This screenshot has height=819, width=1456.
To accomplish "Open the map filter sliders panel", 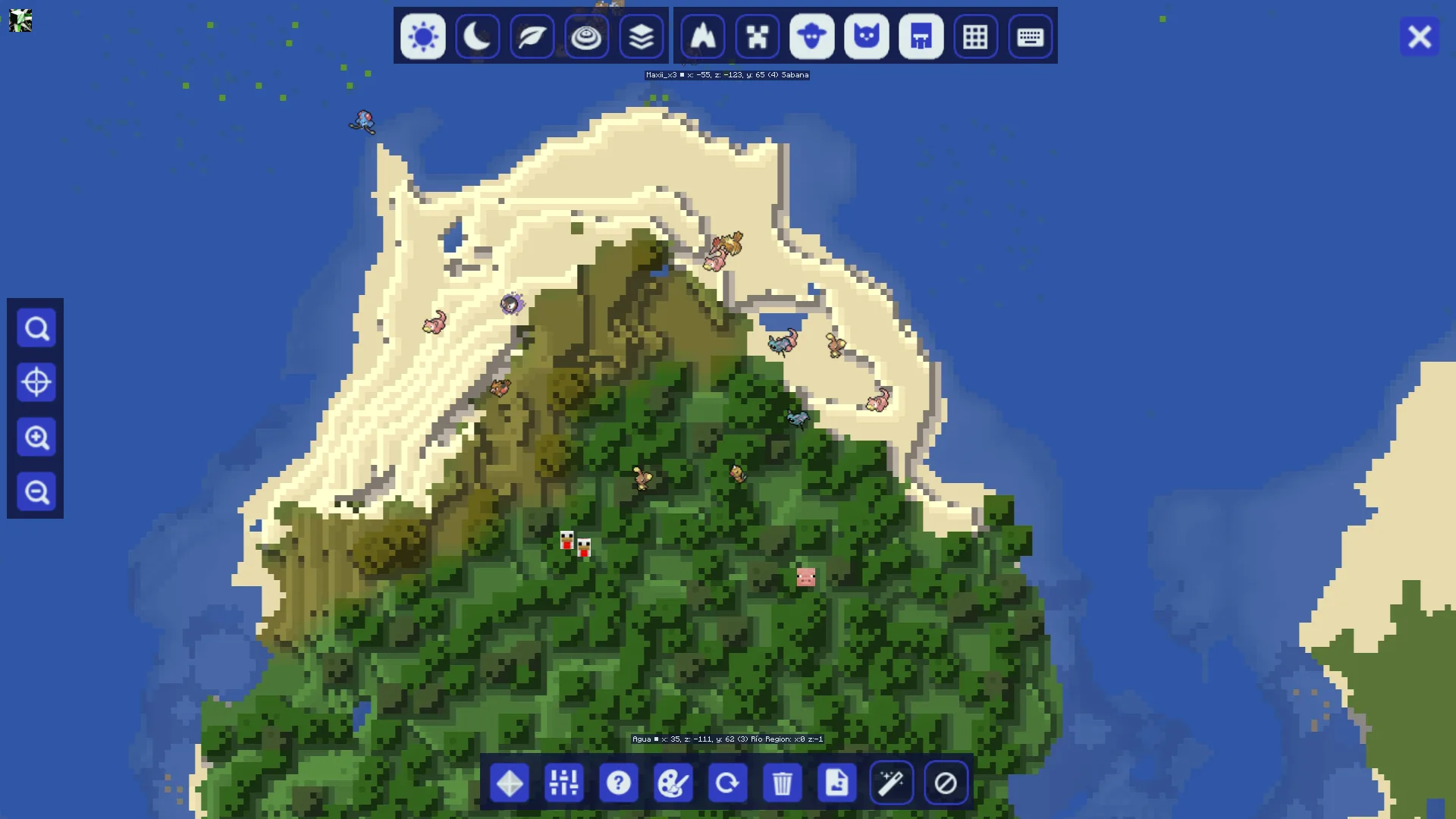I will 564,783.
